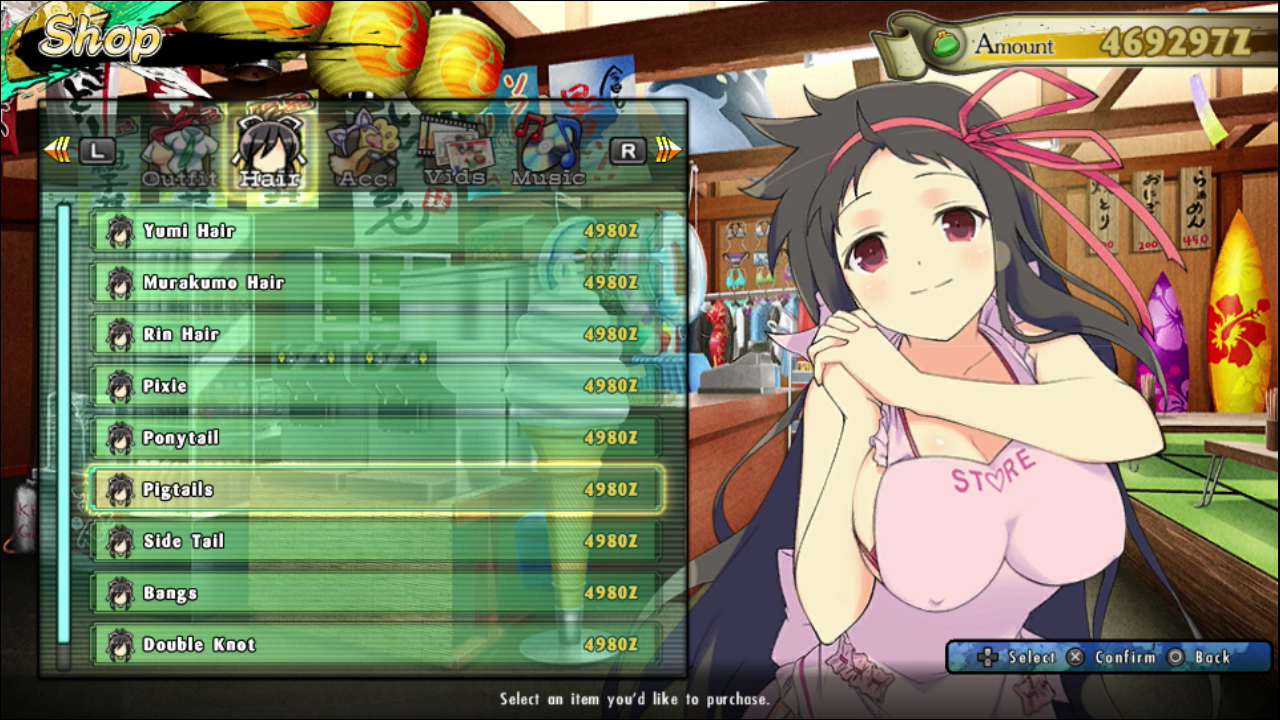1280x720 pixels.
Task: Pick the Rin Hair entry
Action: click(x=375, y=335)
